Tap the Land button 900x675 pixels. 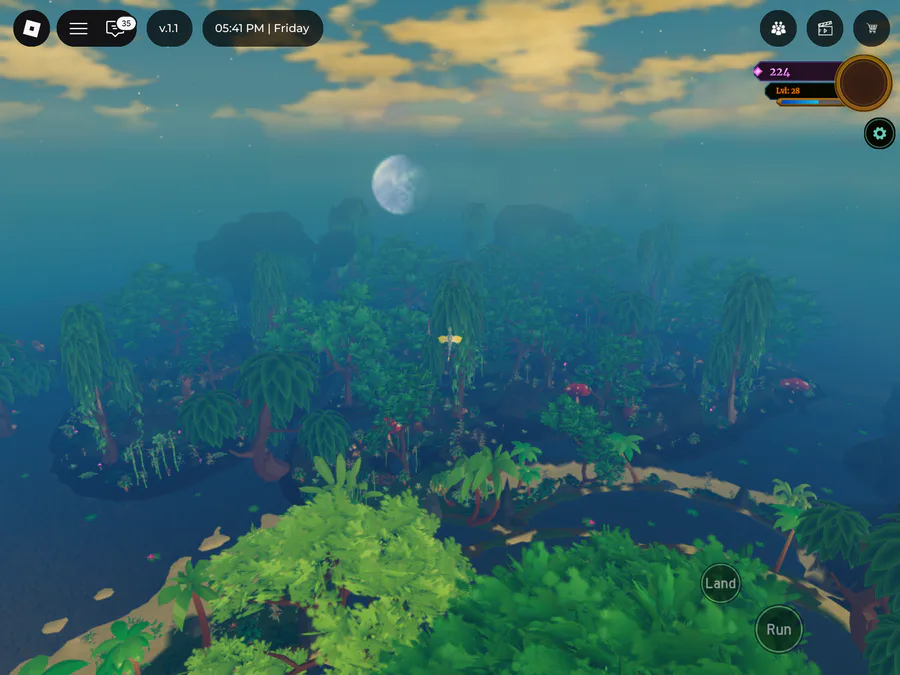click(720, 584)
